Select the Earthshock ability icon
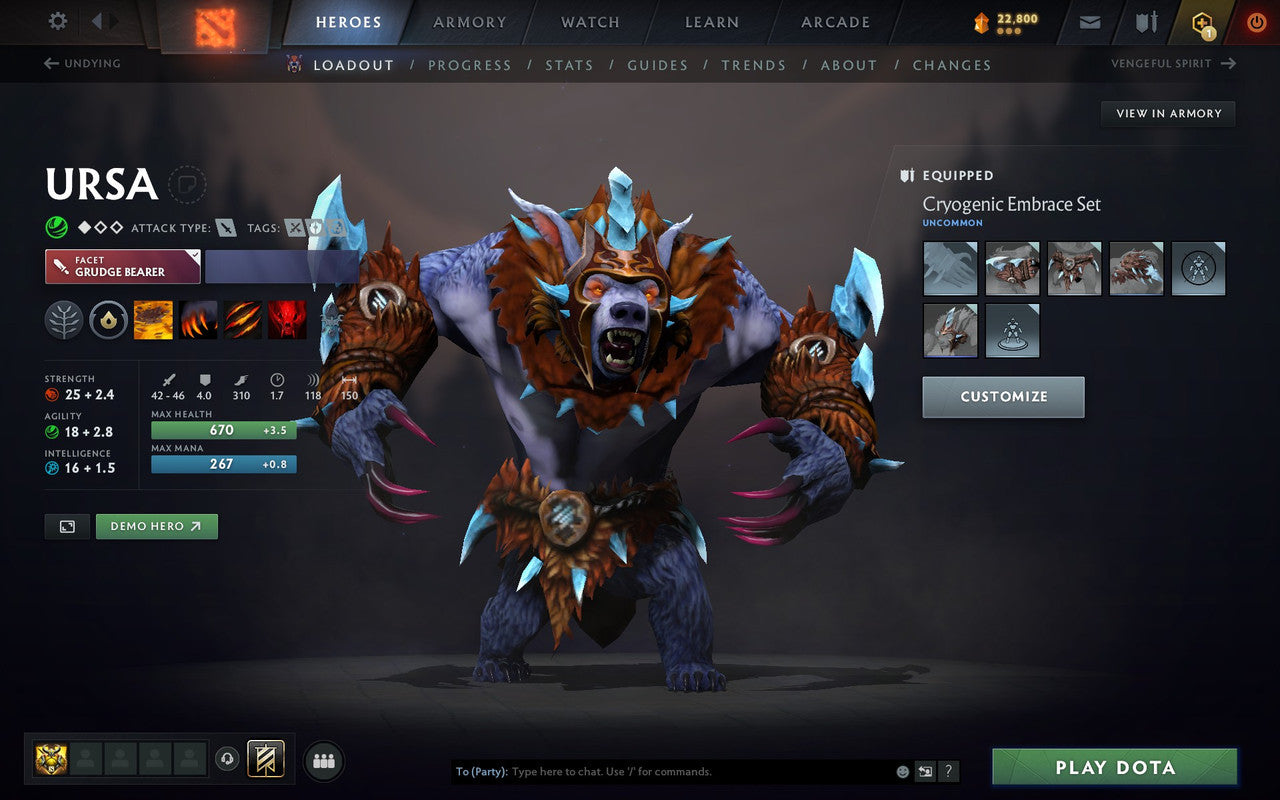 153,320
